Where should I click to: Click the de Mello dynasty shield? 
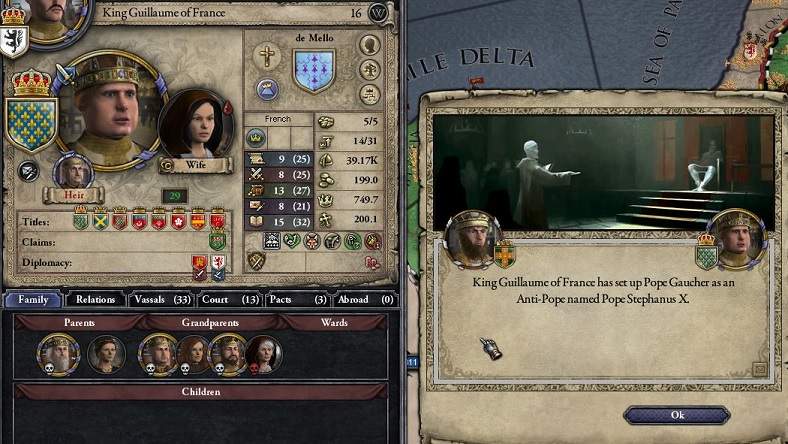point(313,72)
